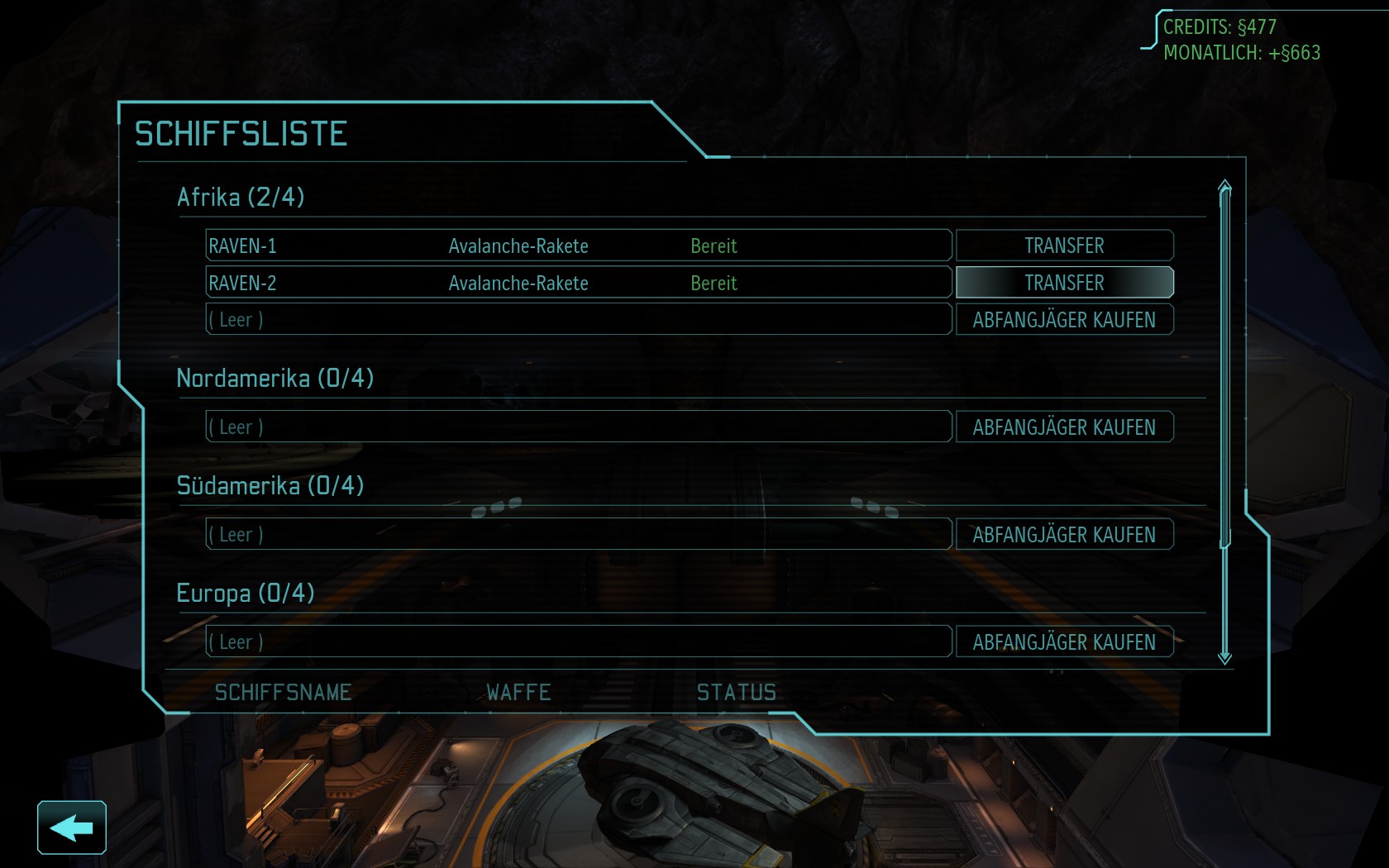This screenshot has height=868, width=1389.
Task: Select the empty Europa hangar slot
Action: tap(578, 642)
